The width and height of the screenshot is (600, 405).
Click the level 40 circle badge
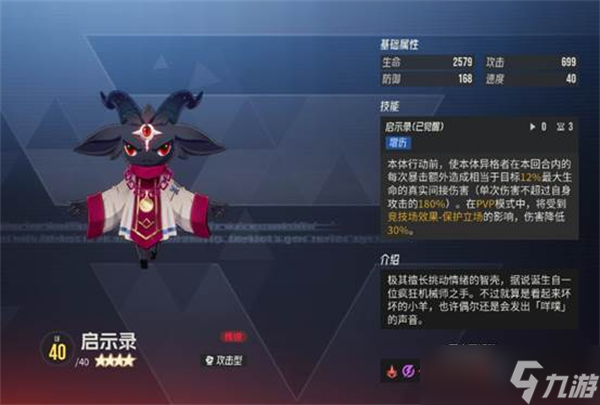click(x=55, y=348)
